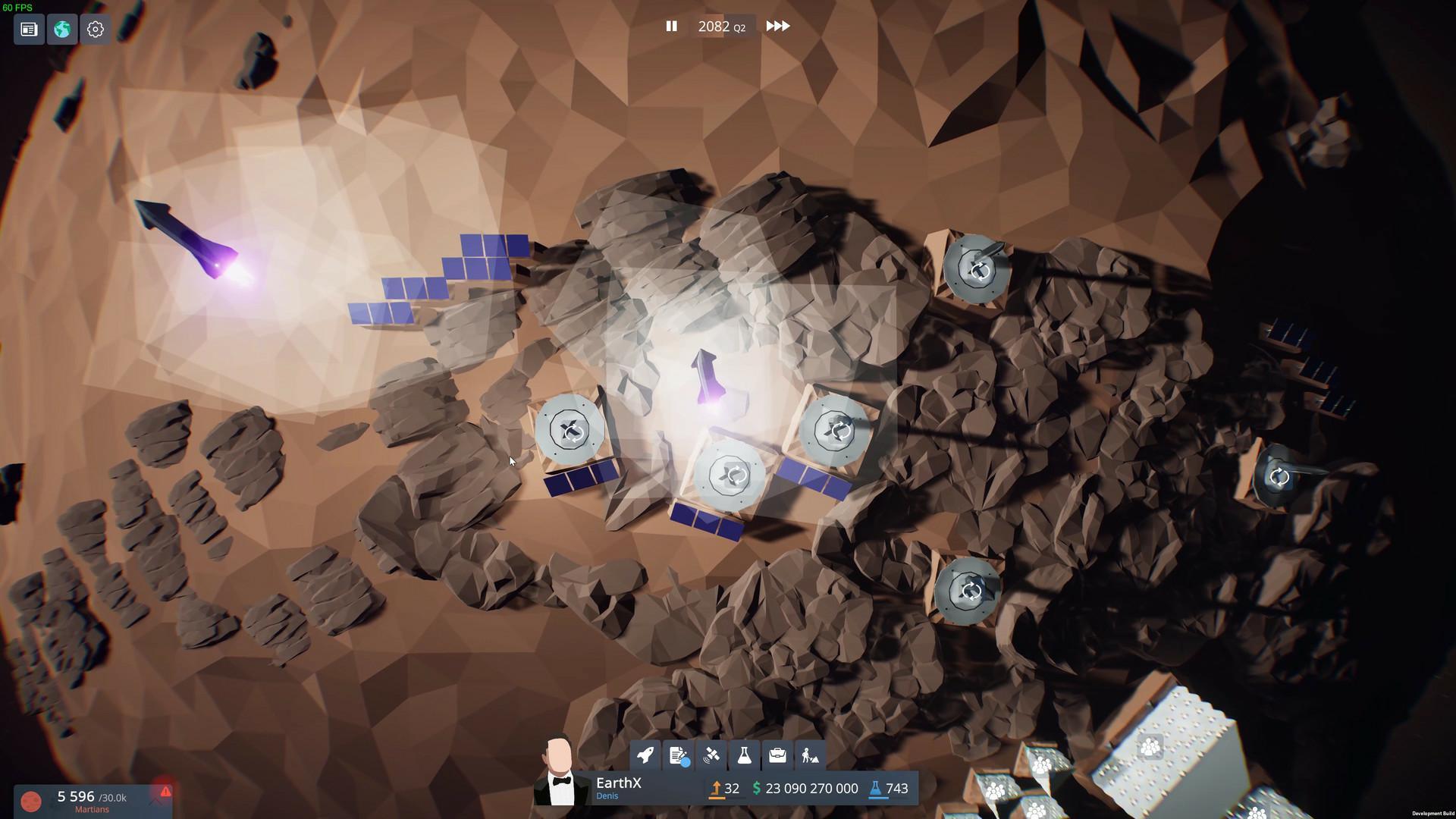1456x819 pixels.
Task: Open the Contracts panel
Action: tap(678, 755)
